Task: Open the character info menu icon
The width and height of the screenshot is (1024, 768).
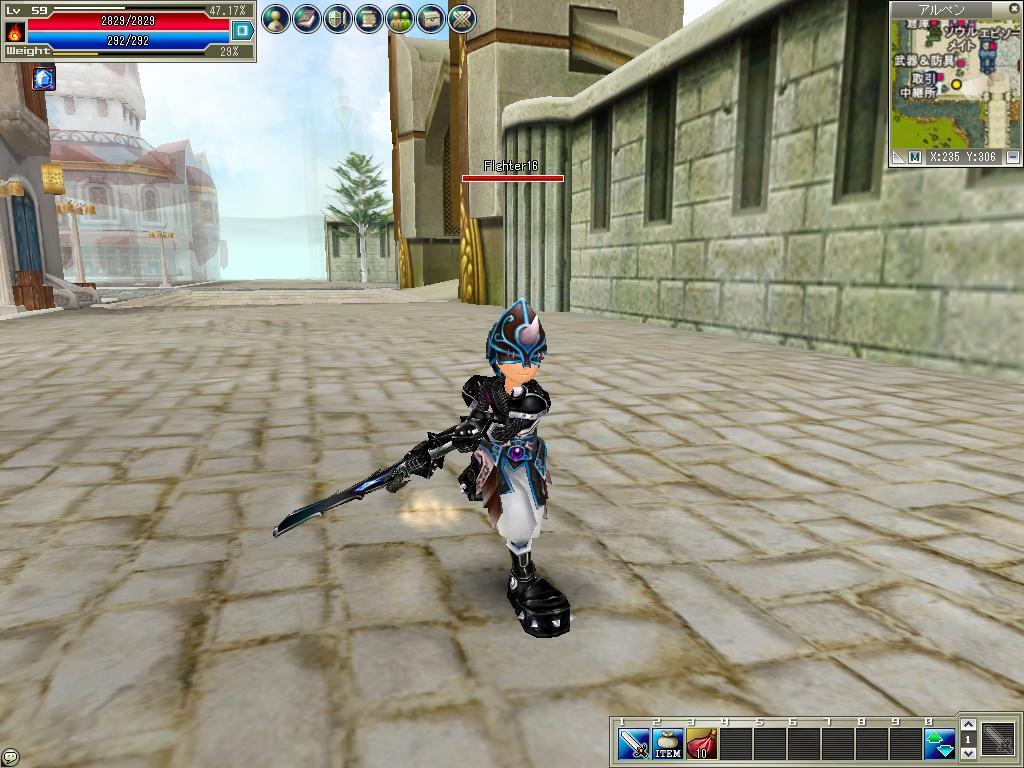Action: 276,18
